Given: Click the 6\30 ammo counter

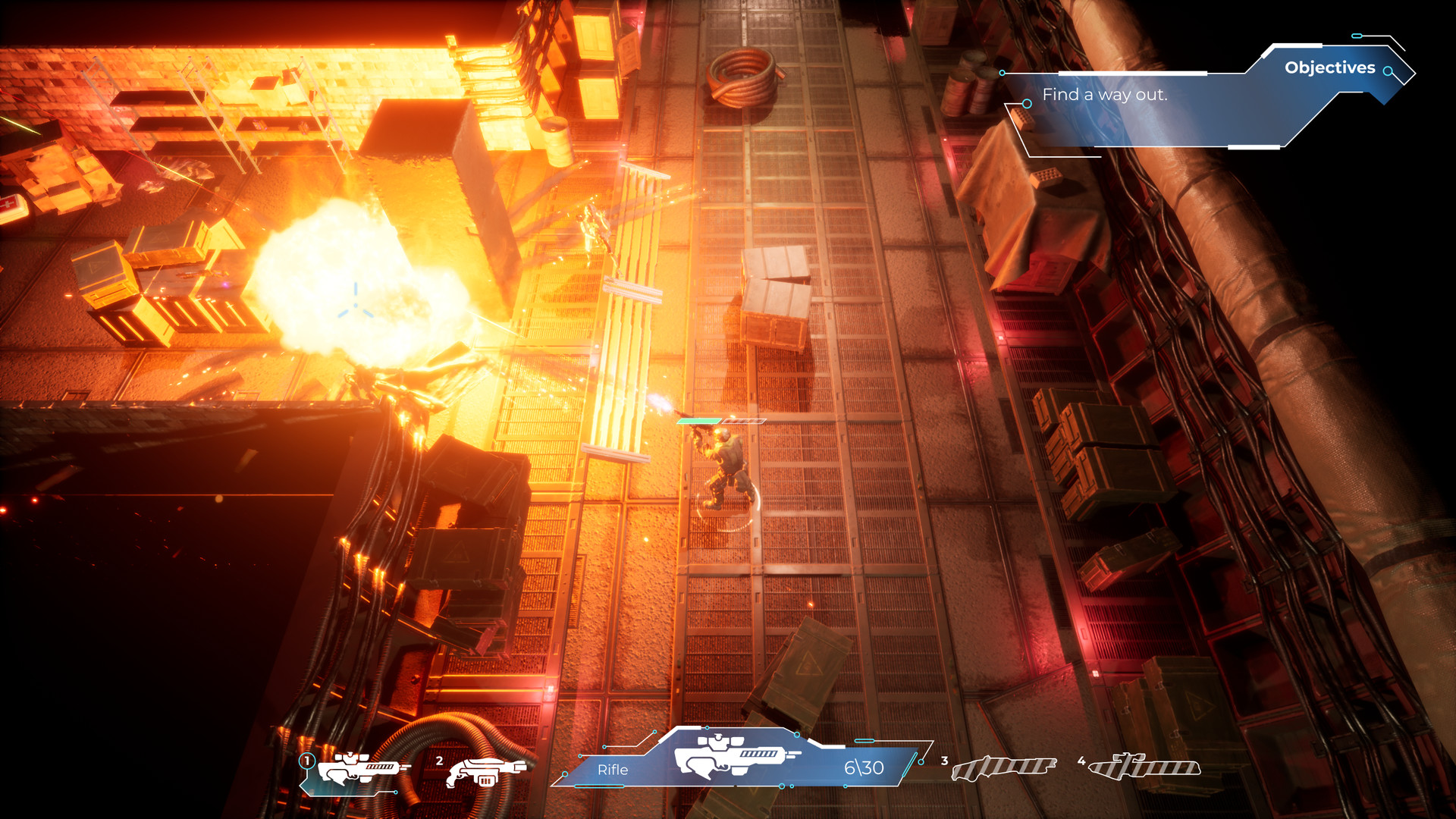Looking at the screenshot, I should coord(864,767).
